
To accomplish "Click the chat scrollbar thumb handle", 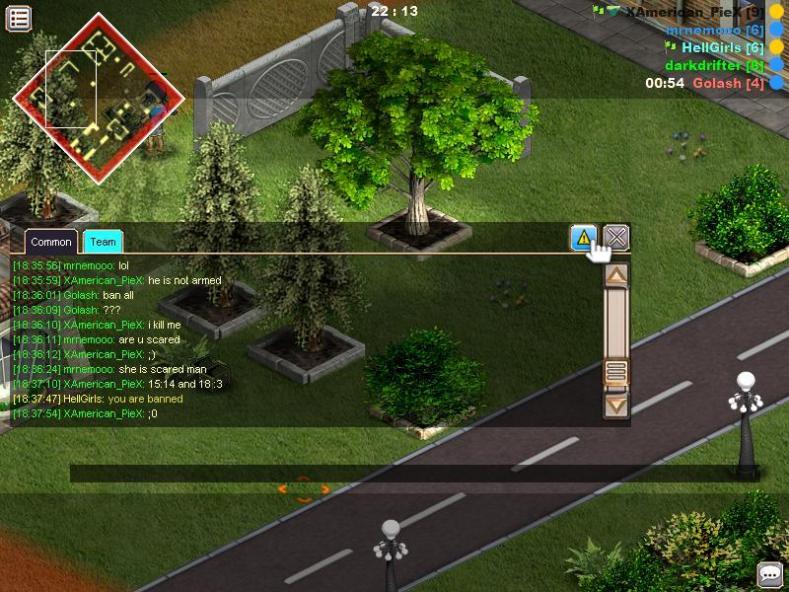I will point(617,372).
